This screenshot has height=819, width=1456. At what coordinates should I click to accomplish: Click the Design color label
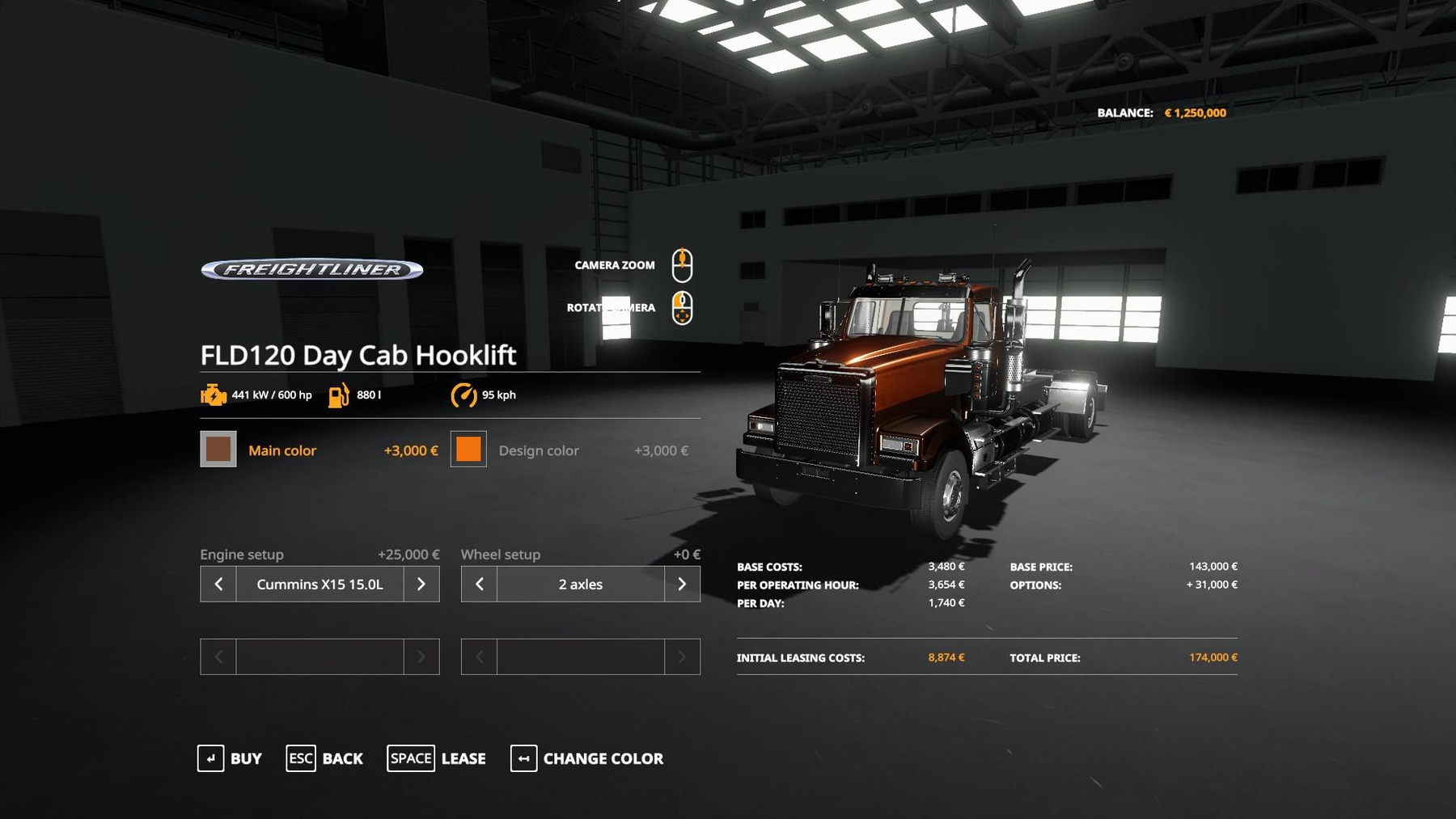pyautogui.click(x=539, y=450)
